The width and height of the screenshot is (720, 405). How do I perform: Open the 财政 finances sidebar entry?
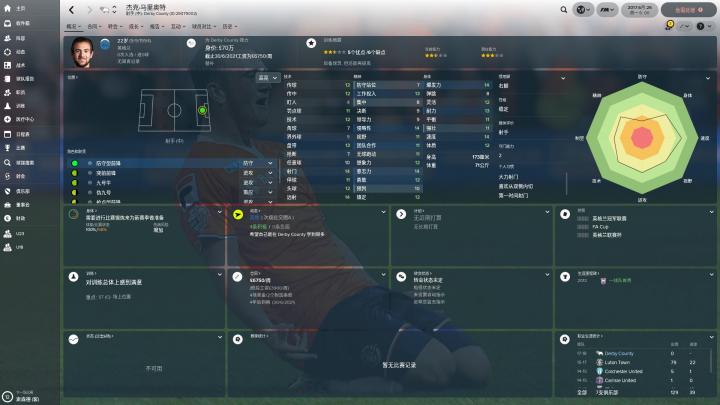click(x=20, y=217)
